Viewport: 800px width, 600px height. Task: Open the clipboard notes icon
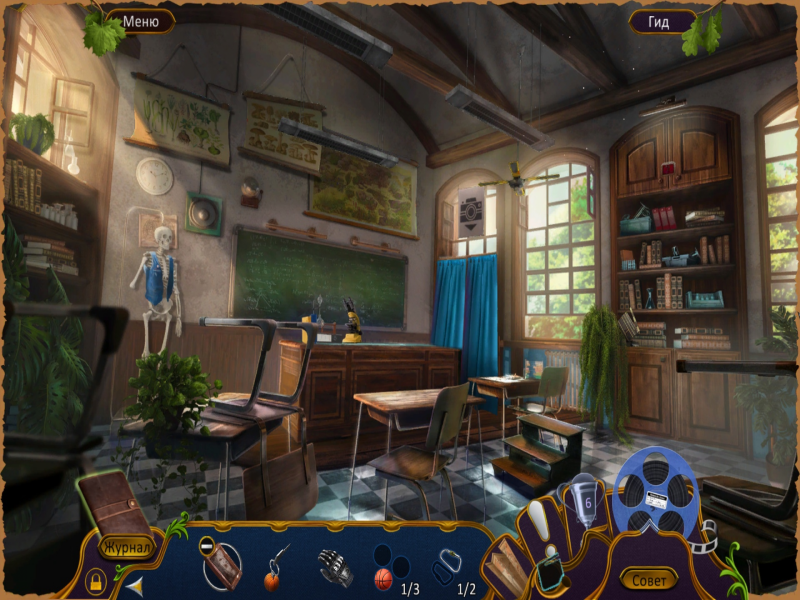click(x=549, y=574)
